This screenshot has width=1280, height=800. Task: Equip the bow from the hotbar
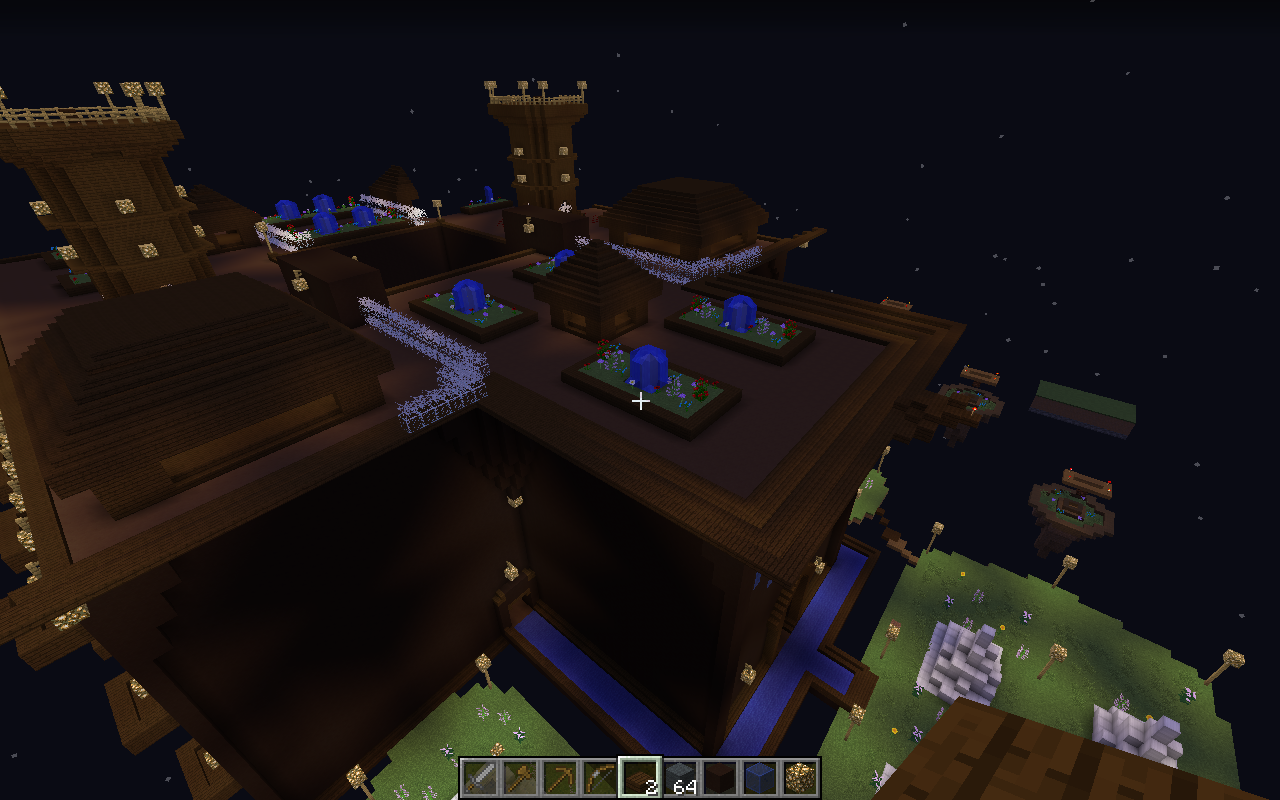(600, 777)
